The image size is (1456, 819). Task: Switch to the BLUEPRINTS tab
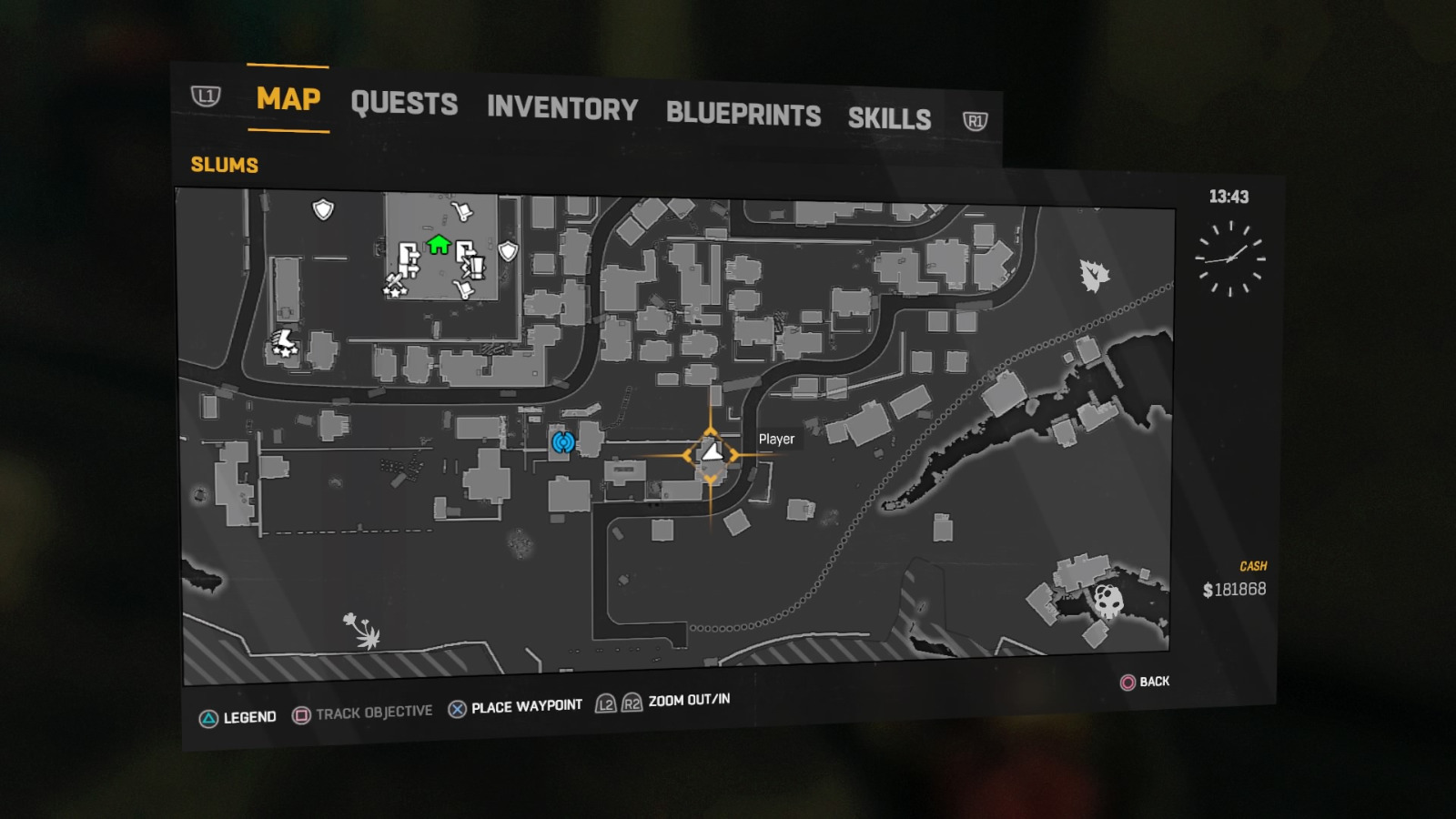[x=743, y=114]
